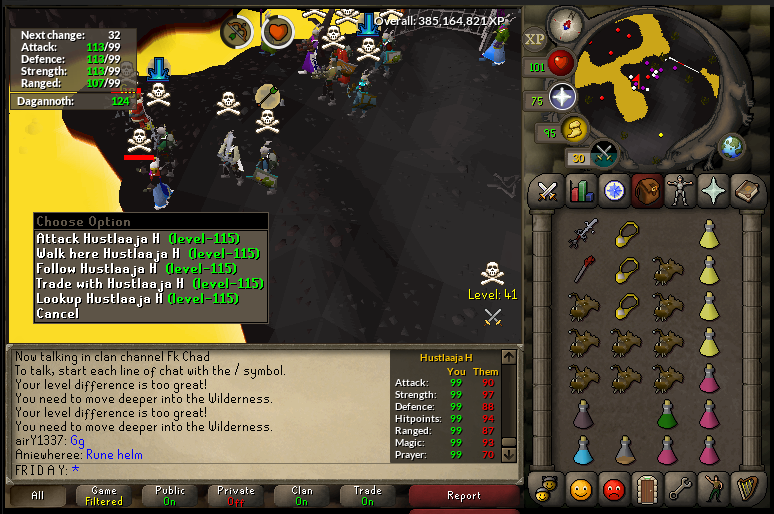Open the Settings wrench tab

pyautogui.click(x=679, y=490)
